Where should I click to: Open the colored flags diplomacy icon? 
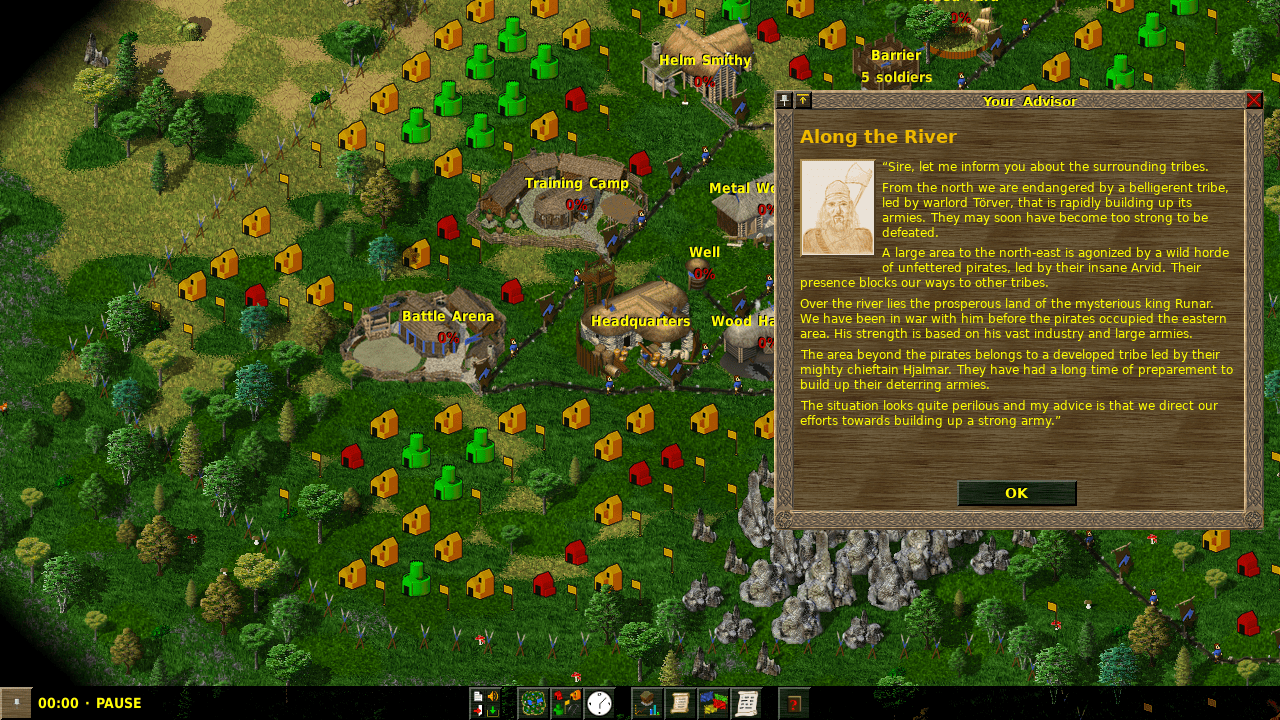pos(713,703)
